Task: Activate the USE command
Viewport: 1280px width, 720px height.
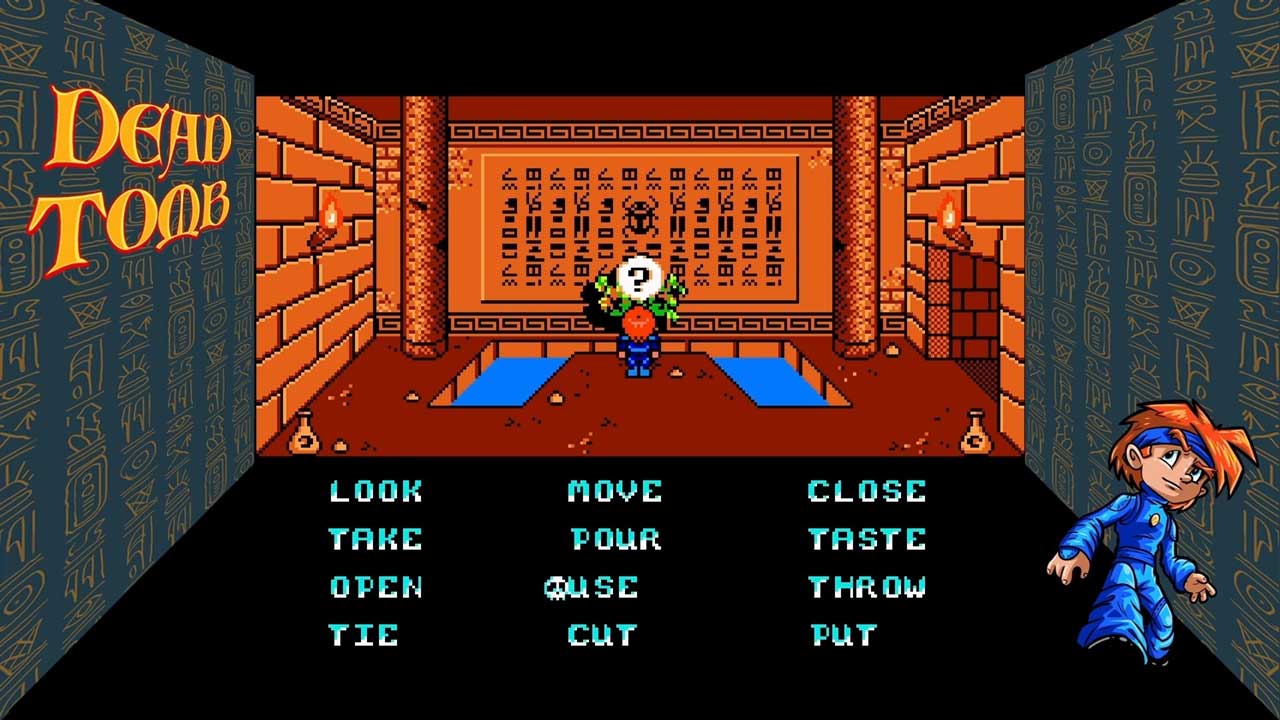Action: (604, 587)
